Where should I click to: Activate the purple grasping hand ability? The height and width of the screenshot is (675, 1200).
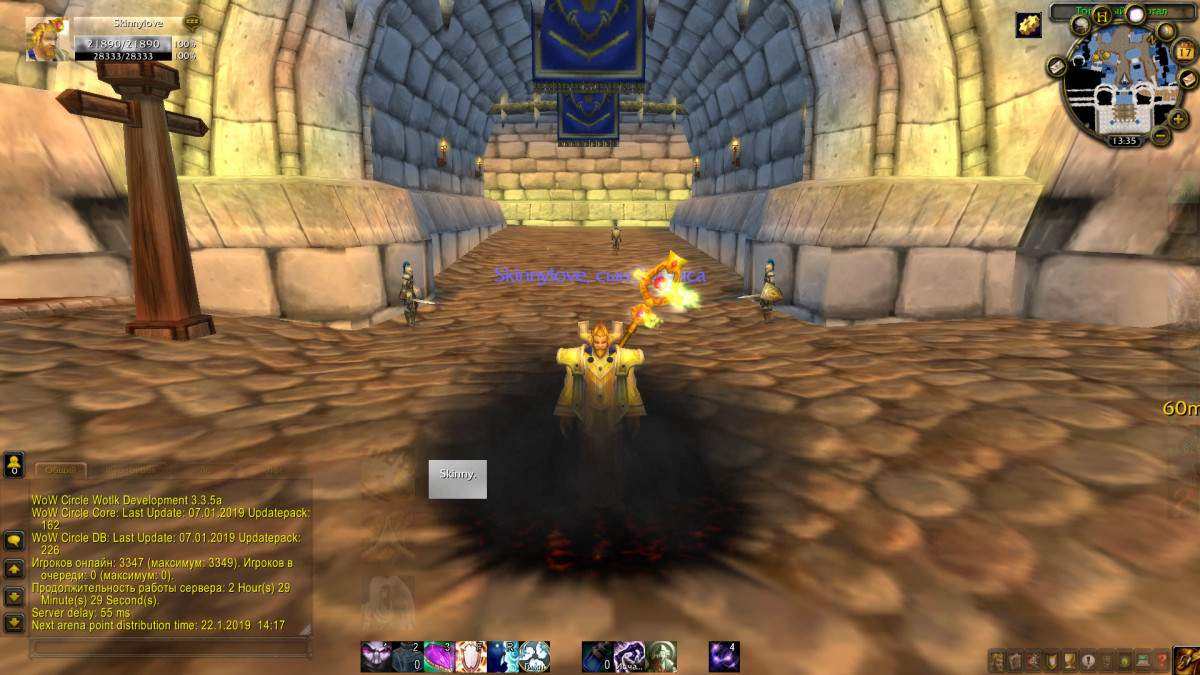tap(629, 656)
